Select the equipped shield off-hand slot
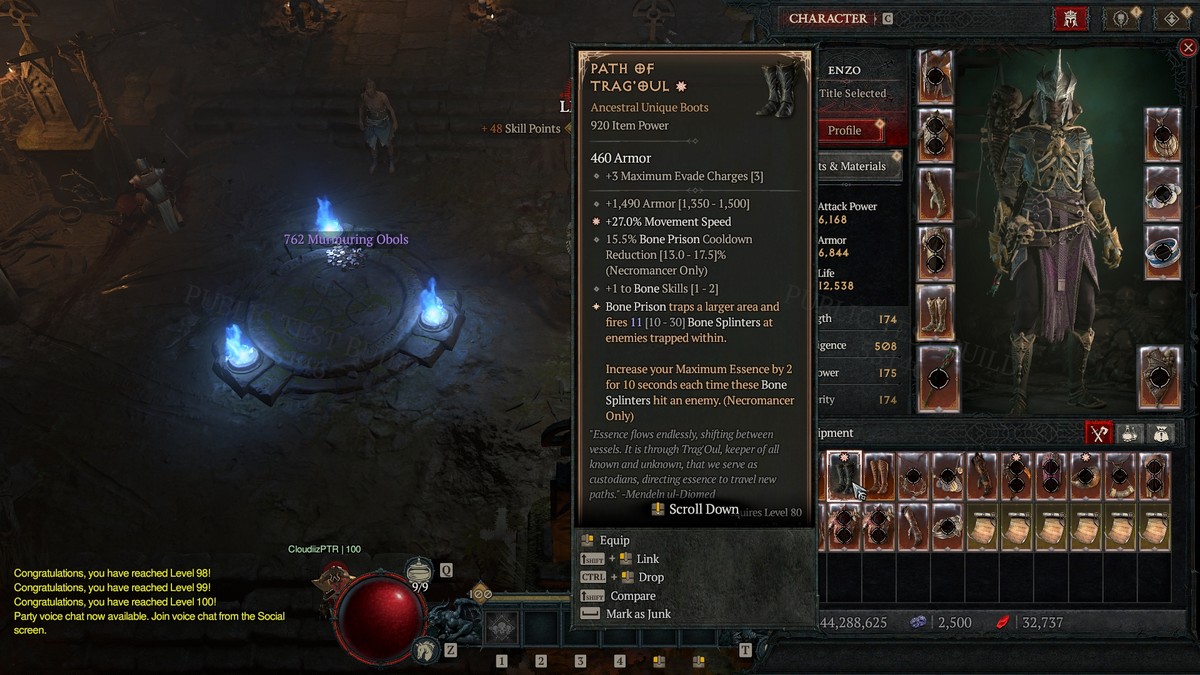1200x675 pixels. point(1160,376)
